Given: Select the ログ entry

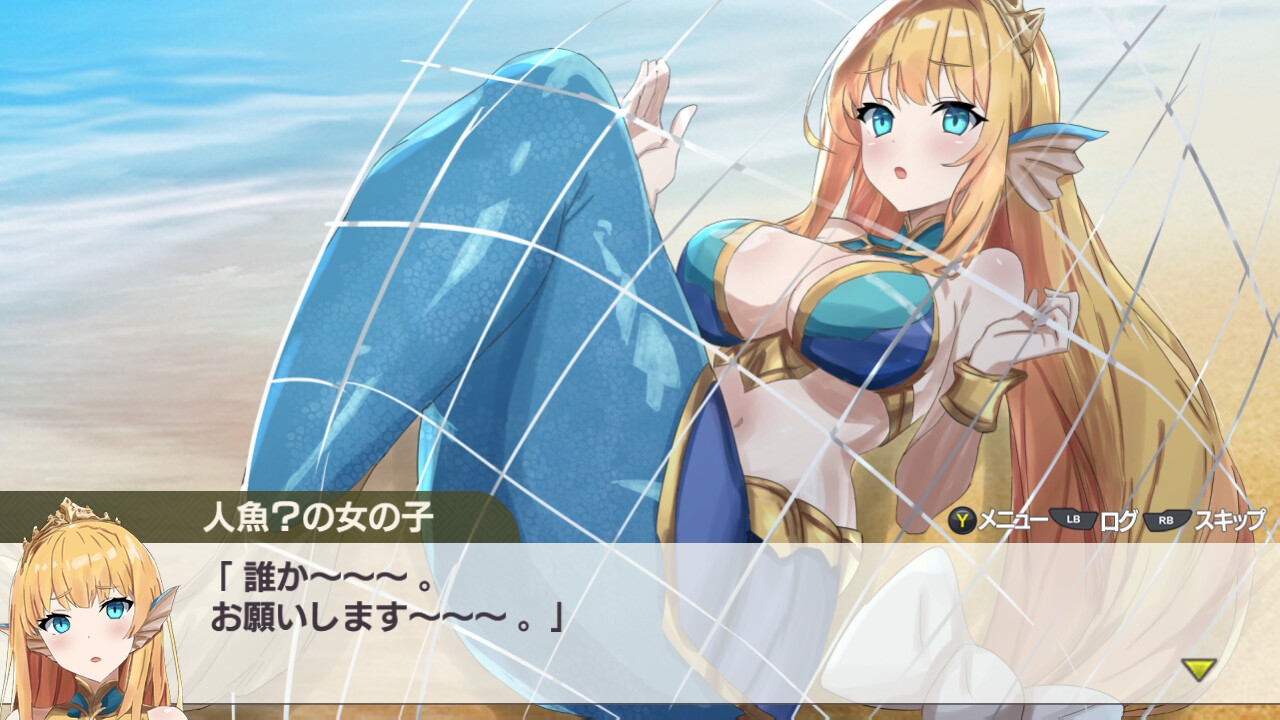Looking at the screenshot, I should click(1120, 519).
